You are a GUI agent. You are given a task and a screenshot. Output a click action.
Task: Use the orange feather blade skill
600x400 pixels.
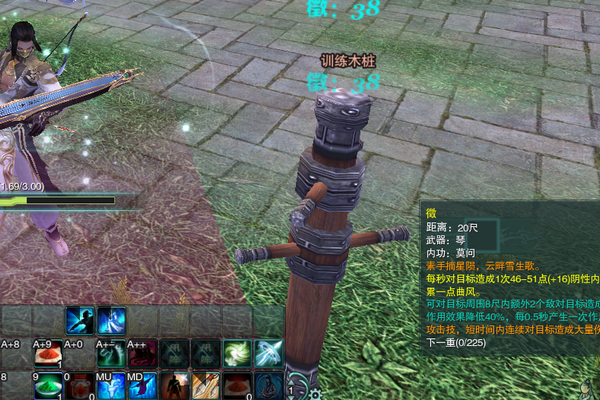click(206, 385)
